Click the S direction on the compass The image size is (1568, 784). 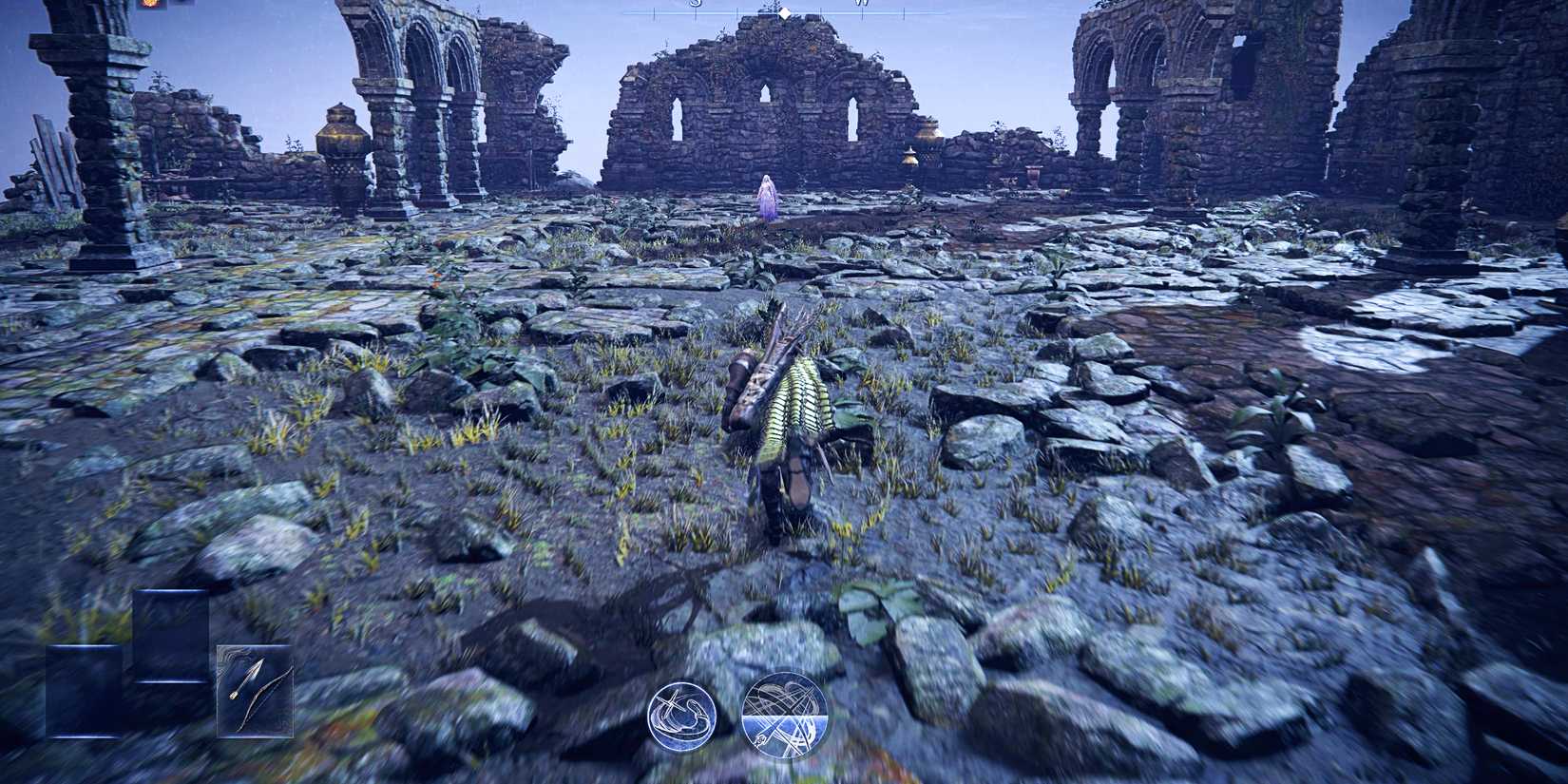pos(697,6)
